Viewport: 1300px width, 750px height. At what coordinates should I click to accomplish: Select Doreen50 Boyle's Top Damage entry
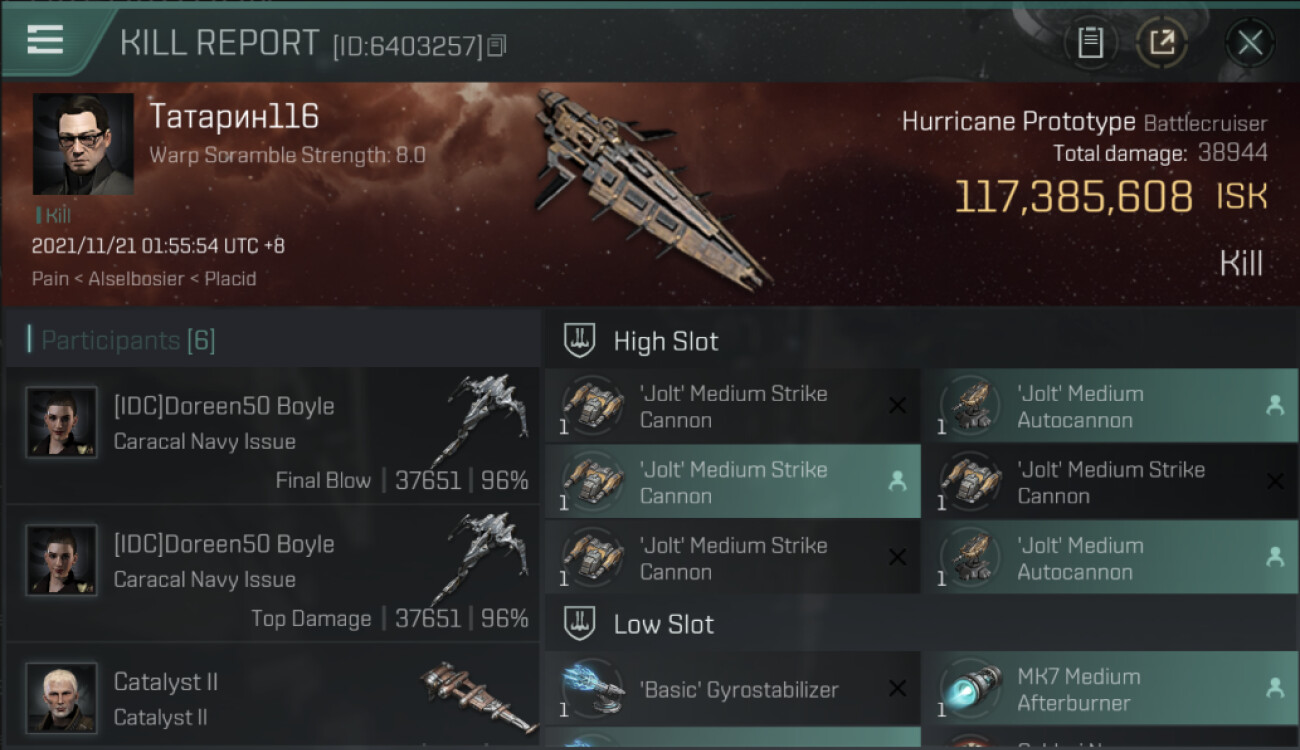coord(272,574)
